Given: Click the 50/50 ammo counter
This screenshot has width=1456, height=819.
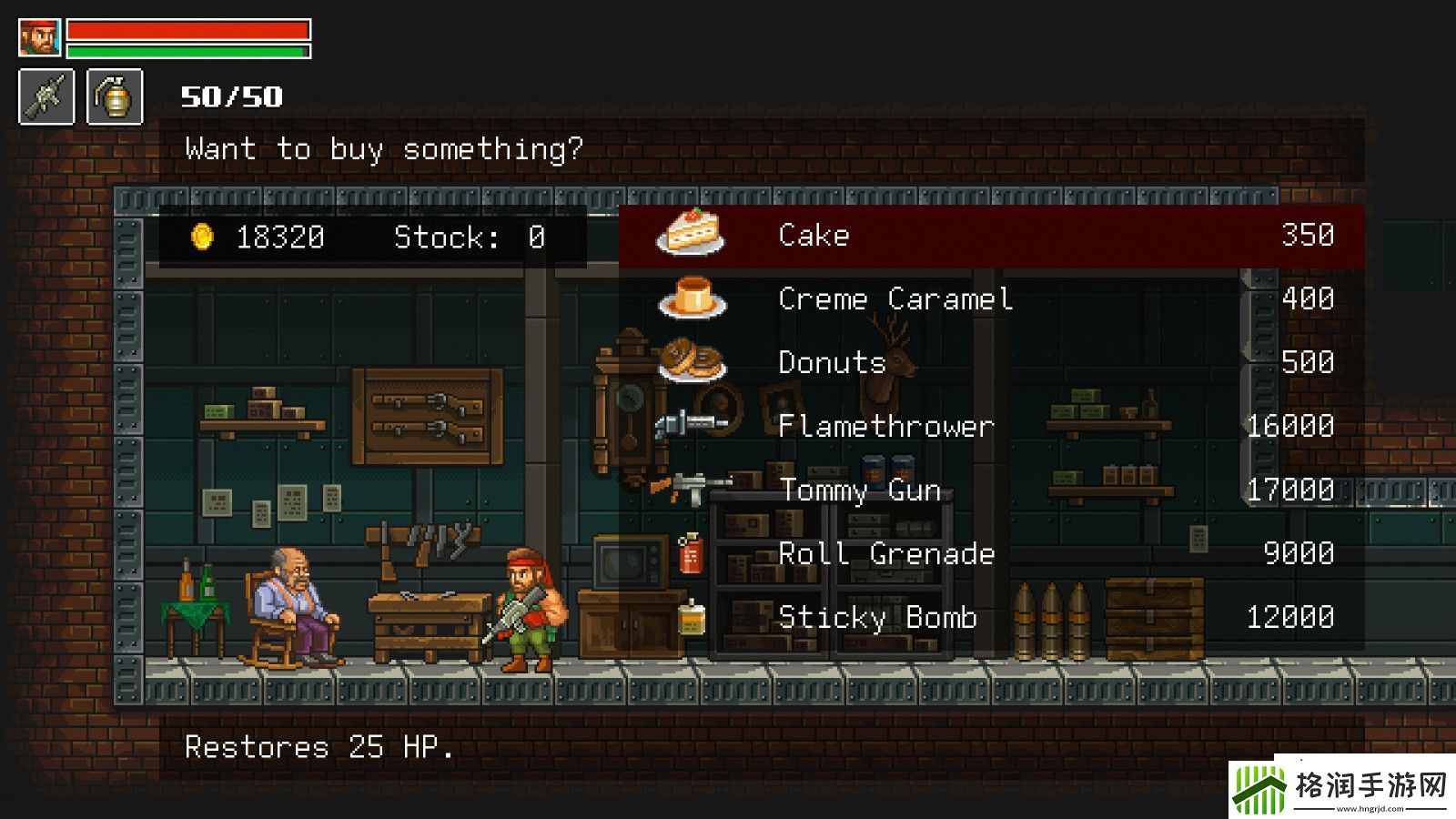Looking at the screenshot, I should point(230,95).
